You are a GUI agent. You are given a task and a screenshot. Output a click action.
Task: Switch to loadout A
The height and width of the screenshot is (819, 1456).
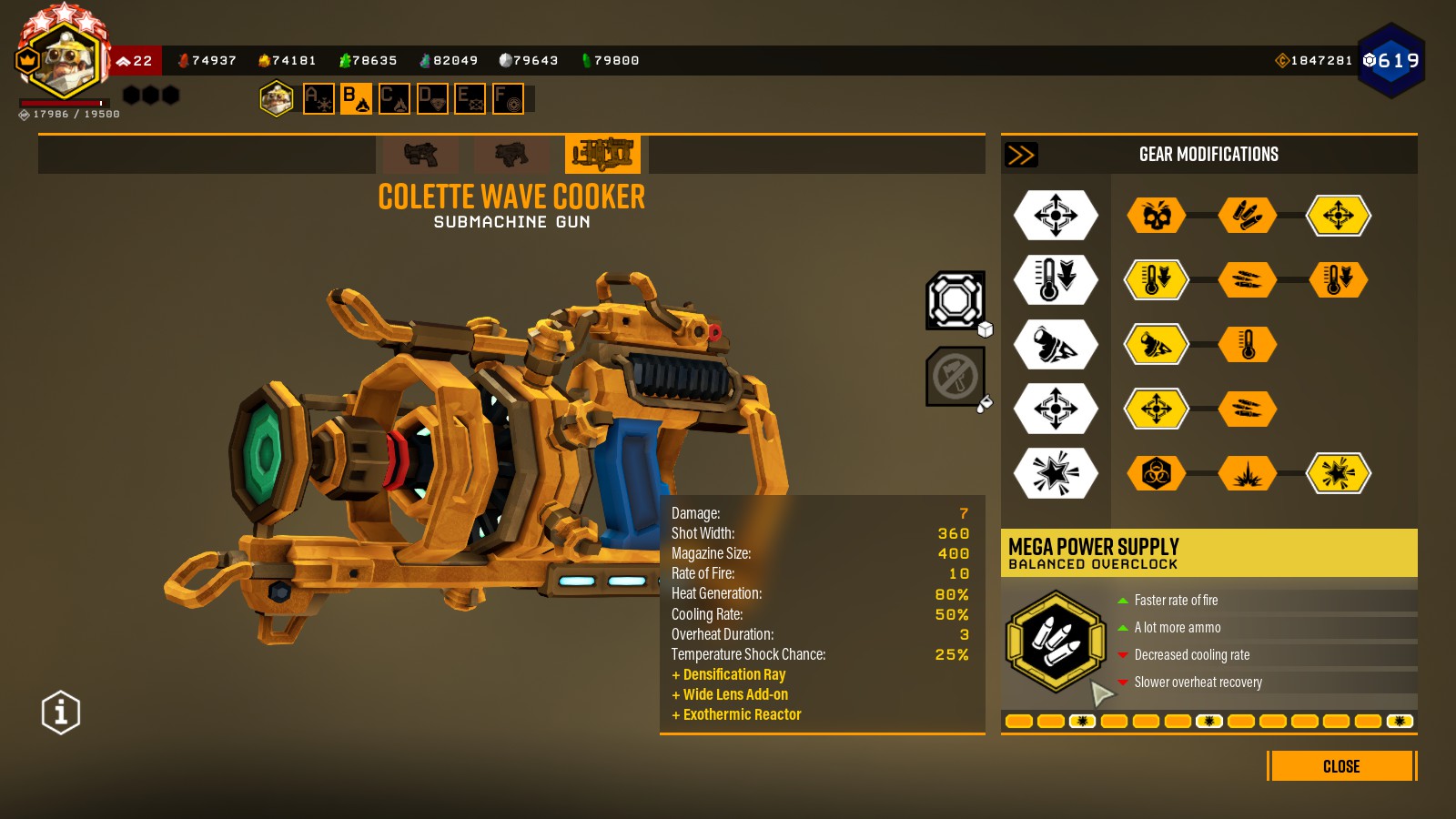pos(318,98)
